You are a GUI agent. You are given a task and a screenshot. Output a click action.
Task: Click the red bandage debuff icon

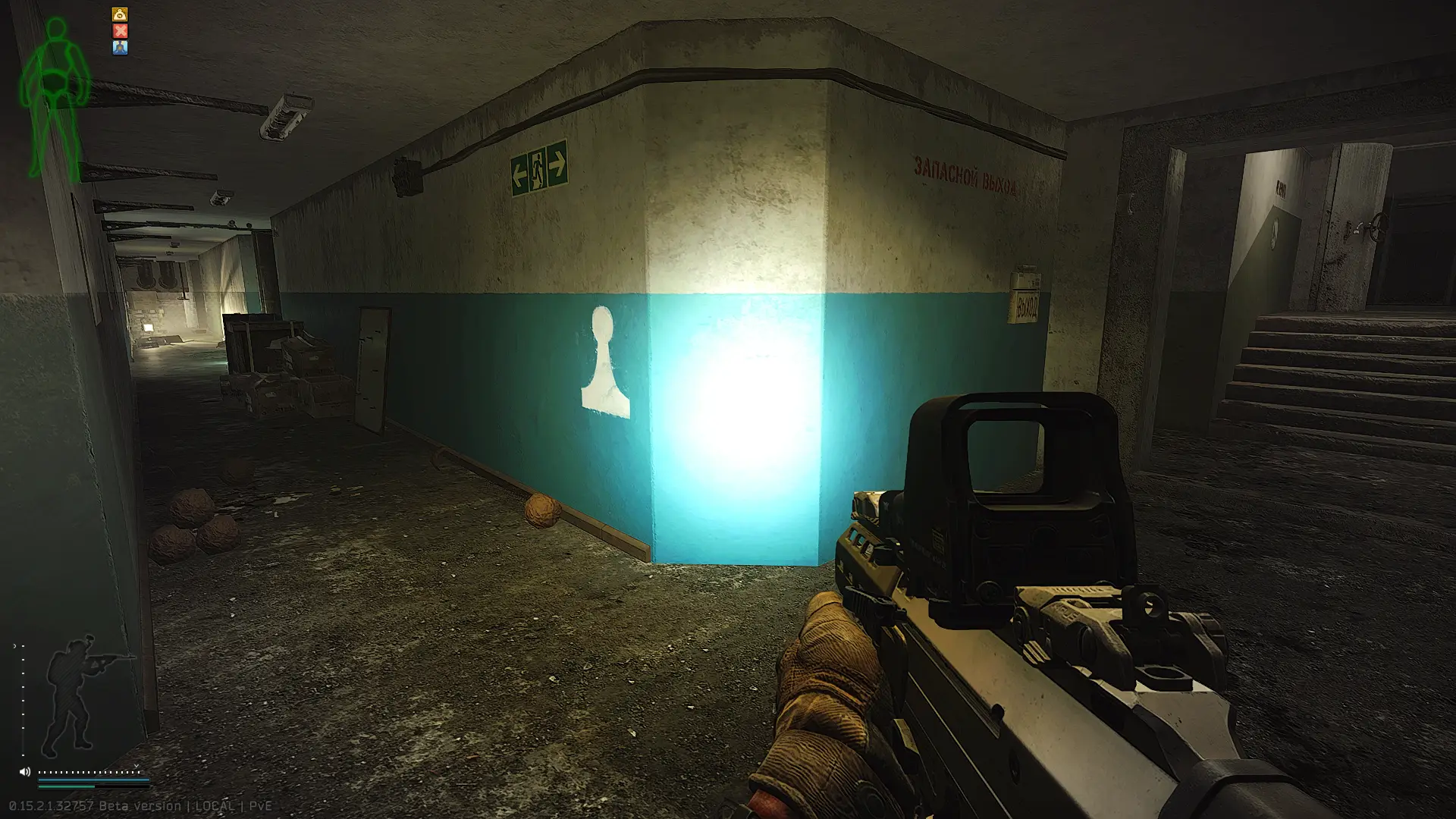coord(121,31)
